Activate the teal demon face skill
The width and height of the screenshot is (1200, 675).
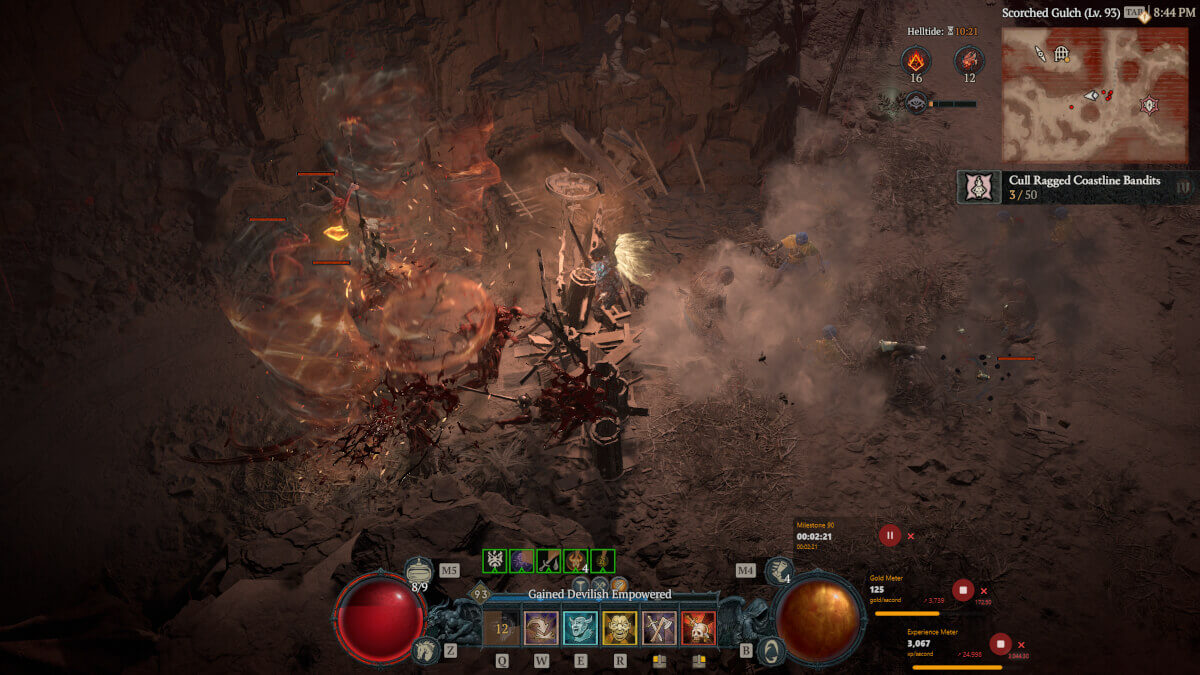click(x=580, y=628)
